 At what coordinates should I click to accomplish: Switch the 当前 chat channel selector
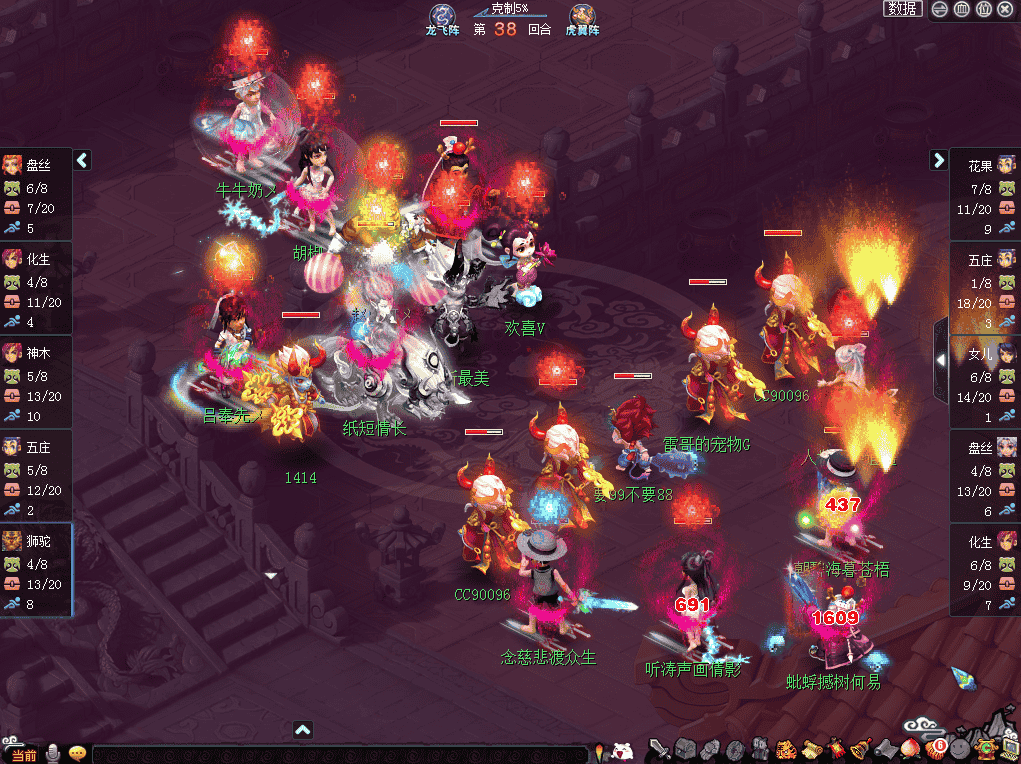pos(23,753)
